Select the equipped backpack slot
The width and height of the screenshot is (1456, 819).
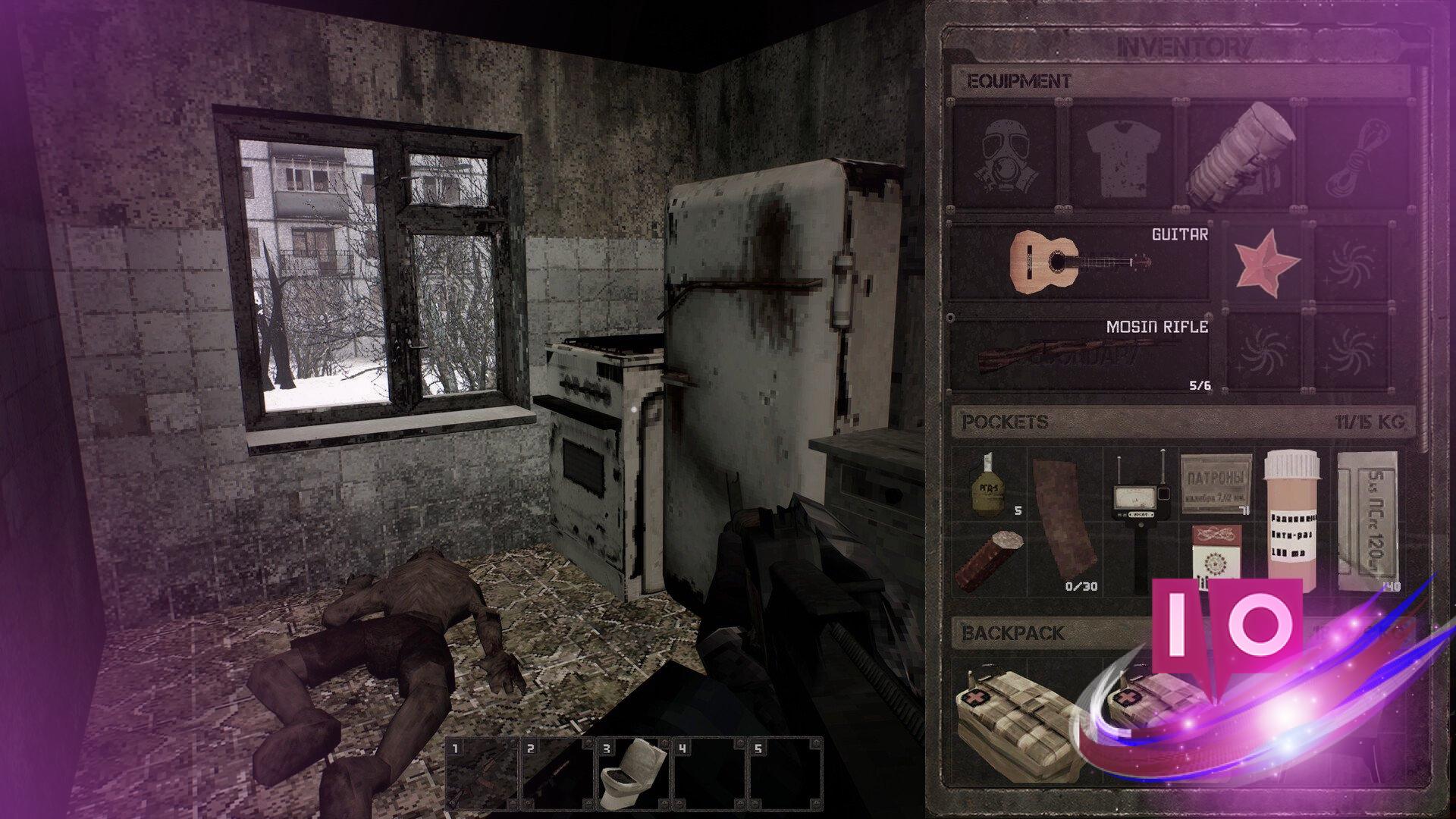click(1241, 157)
